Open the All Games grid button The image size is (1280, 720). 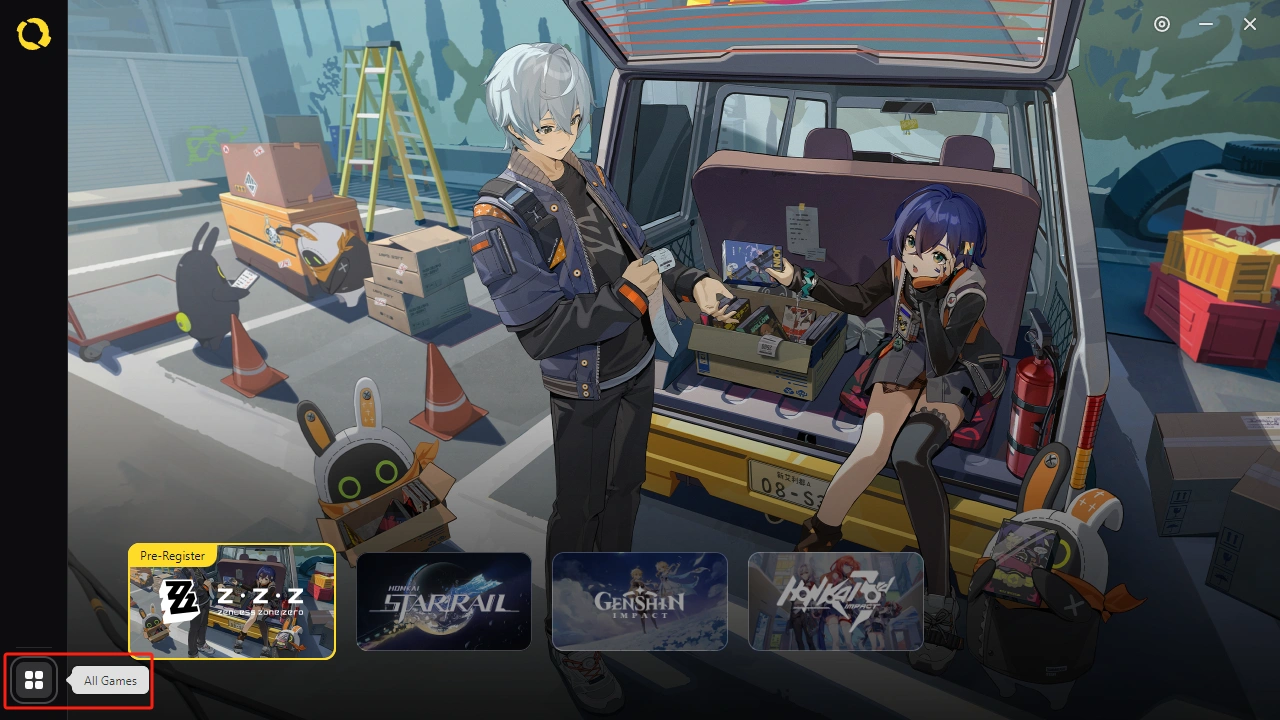[x=34, y=681]
